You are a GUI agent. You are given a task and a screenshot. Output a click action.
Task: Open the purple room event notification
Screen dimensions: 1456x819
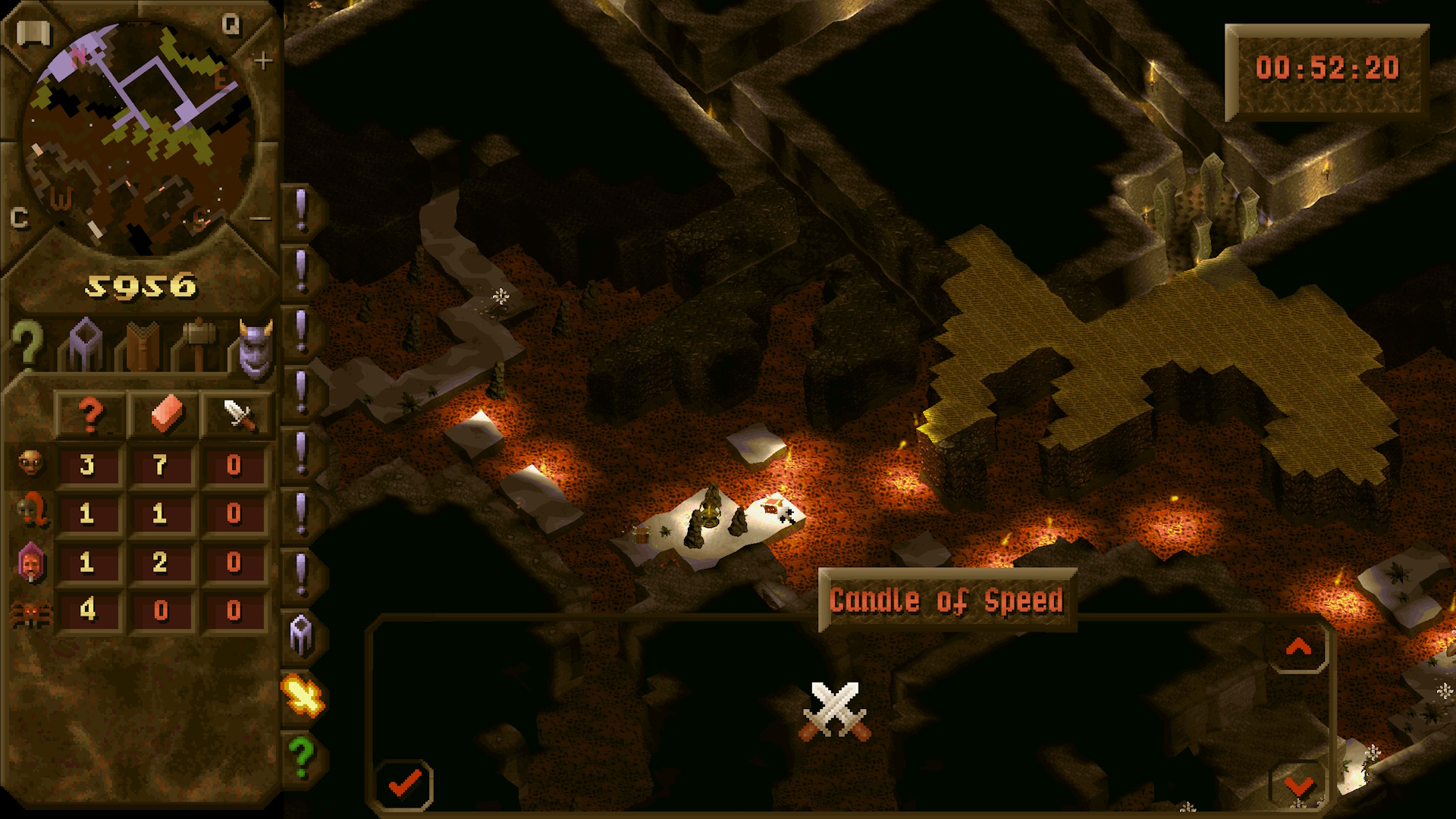coord(301,634)
